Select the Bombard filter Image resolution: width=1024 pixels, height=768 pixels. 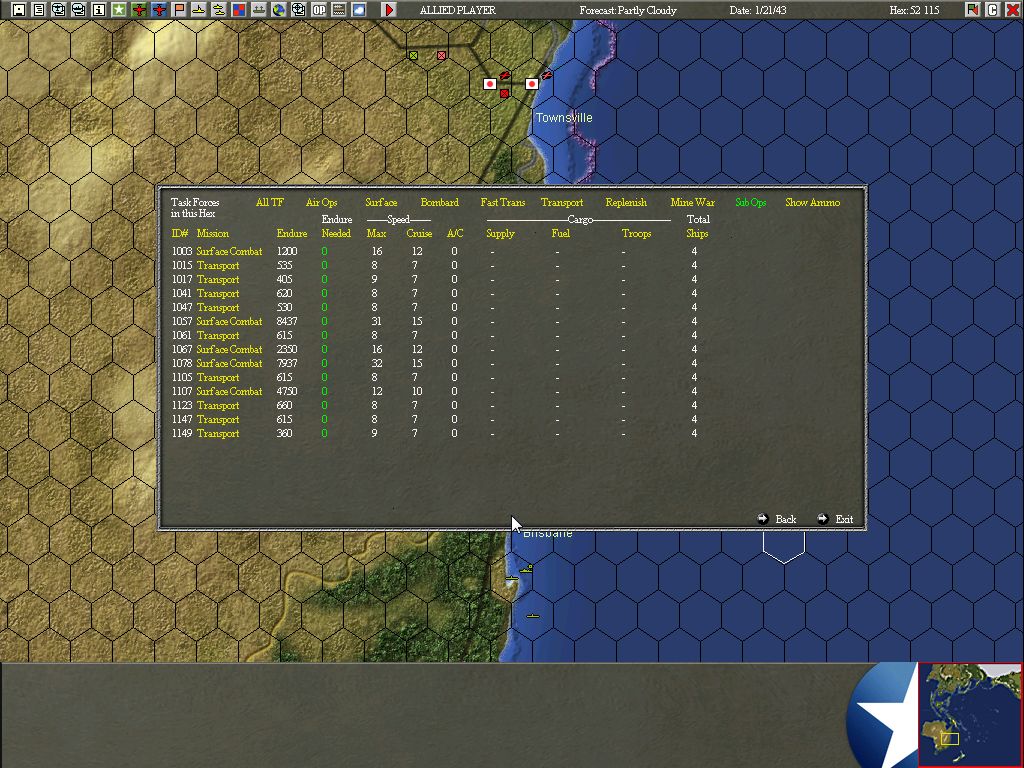pos(439,203)
